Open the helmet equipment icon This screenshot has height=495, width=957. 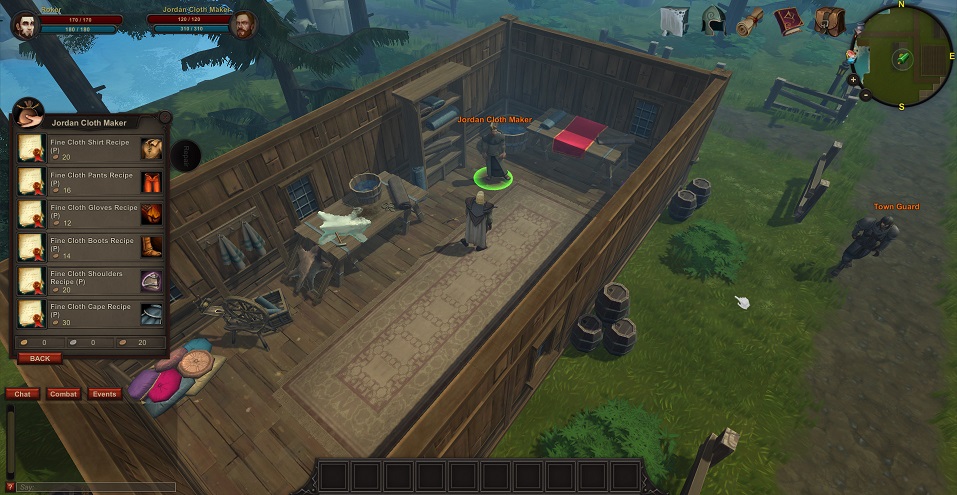click(x=713, y=21)
